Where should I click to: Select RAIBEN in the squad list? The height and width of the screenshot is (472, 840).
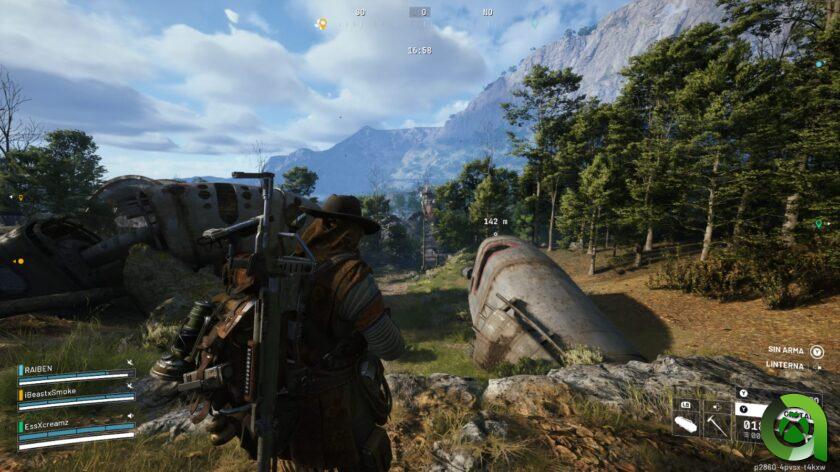coord(42,368)
